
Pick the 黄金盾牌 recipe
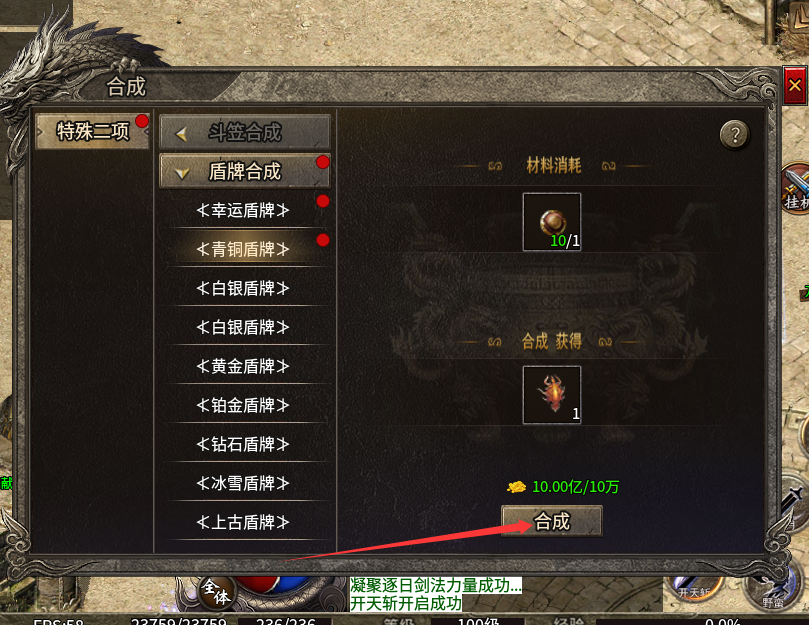(244, 366)
